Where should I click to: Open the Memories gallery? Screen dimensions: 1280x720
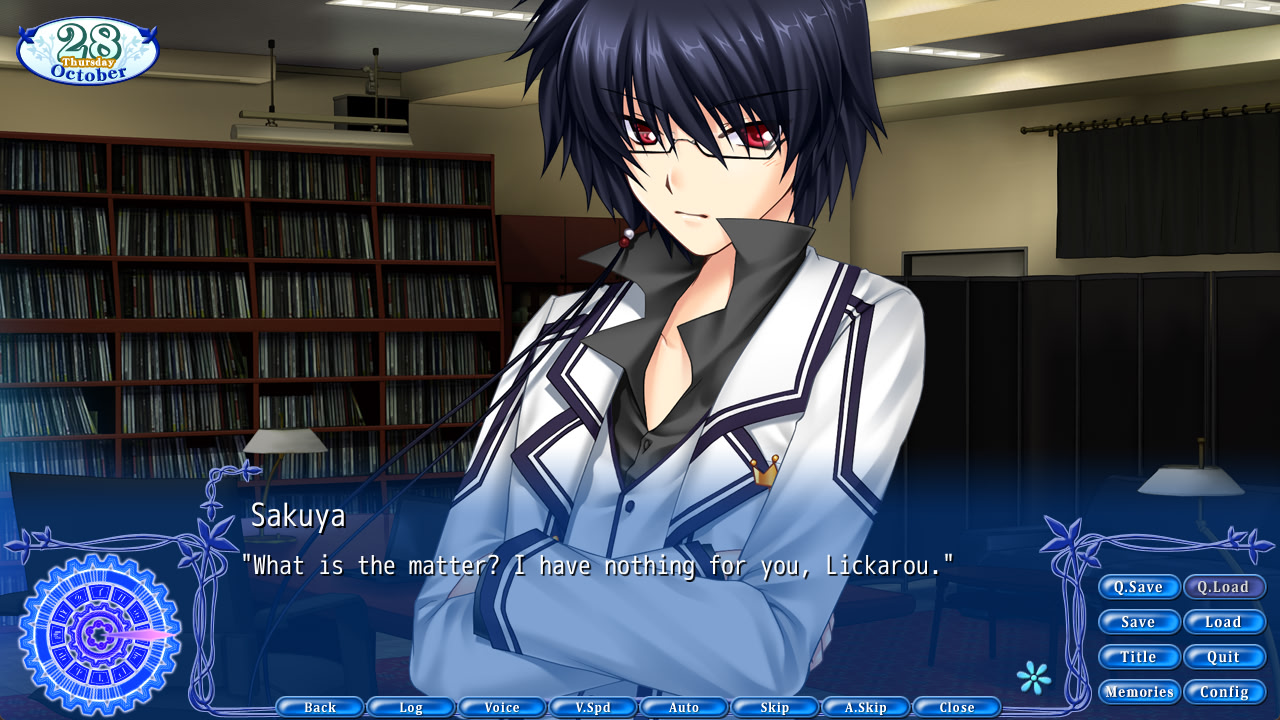coord(1139,691)
